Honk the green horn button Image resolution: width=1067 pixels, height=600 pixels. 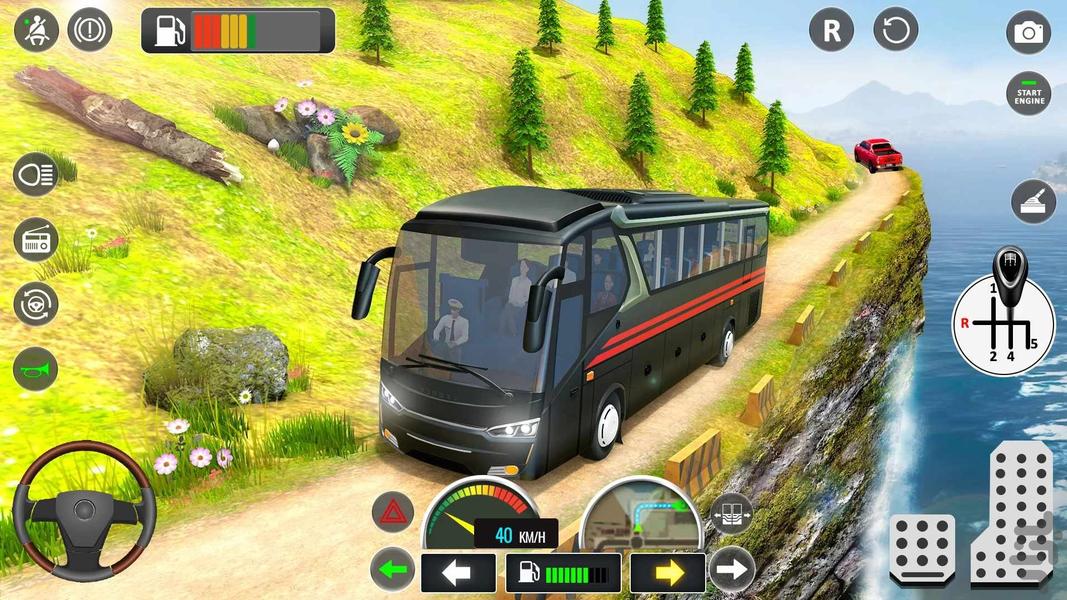[x=35, y=369]
